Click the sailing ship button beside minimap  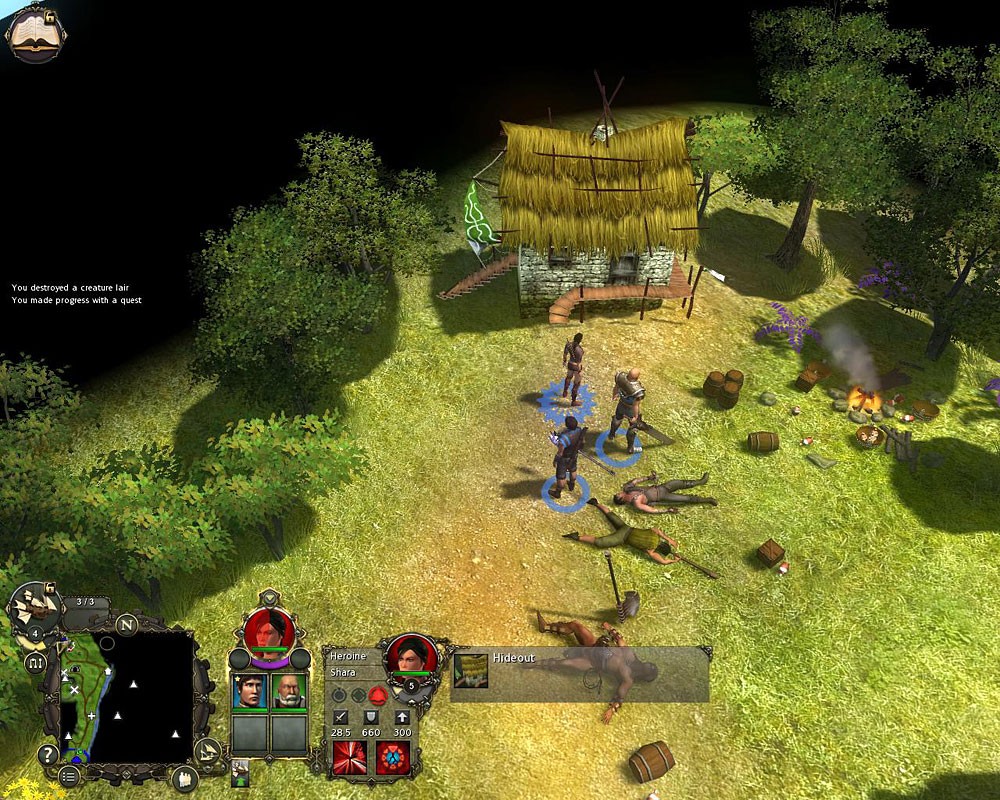[x=206, y=751]
